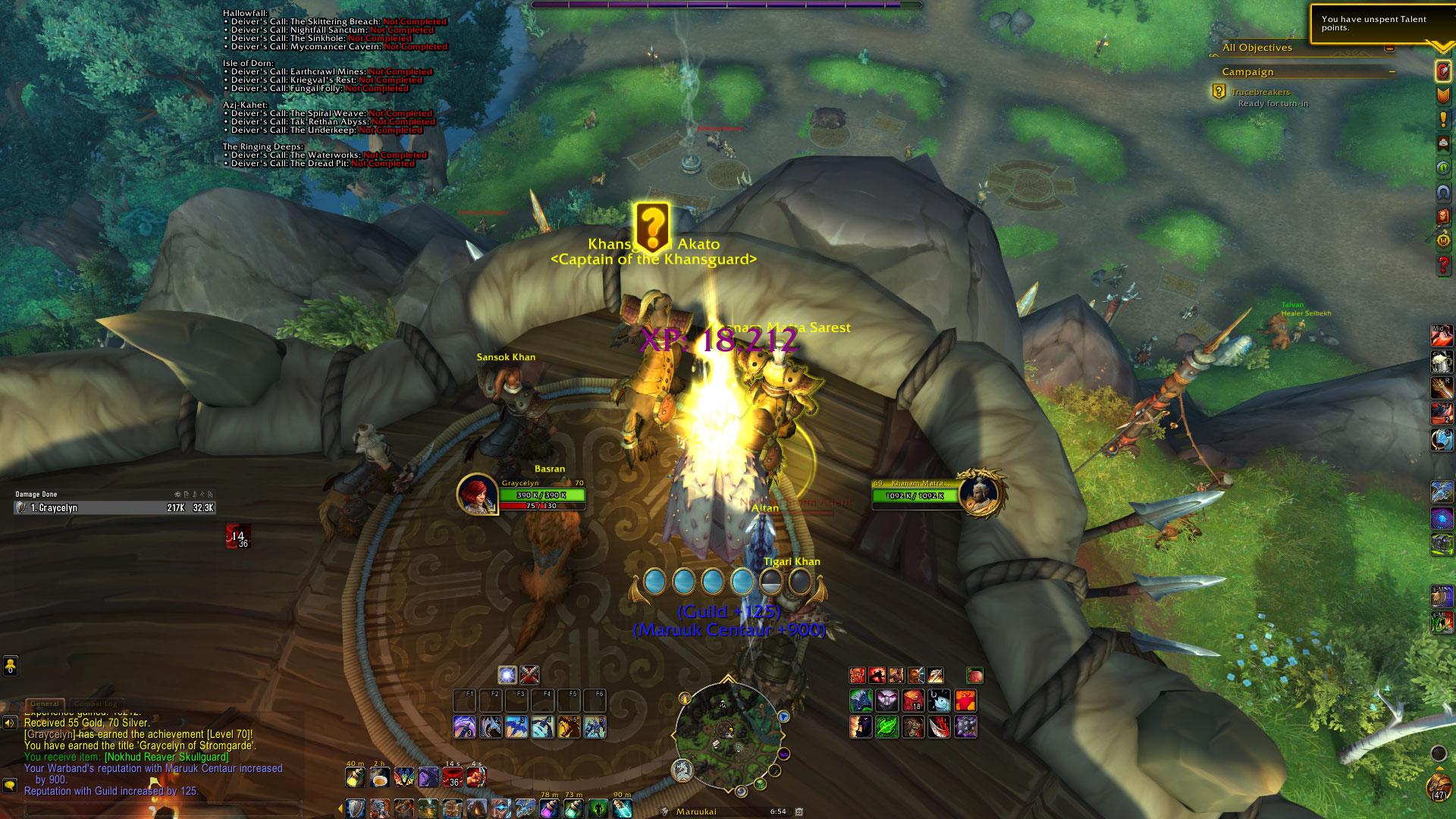Select the Trucebreakers quest in tracker
The image size is (1456, 819).
1260,92
